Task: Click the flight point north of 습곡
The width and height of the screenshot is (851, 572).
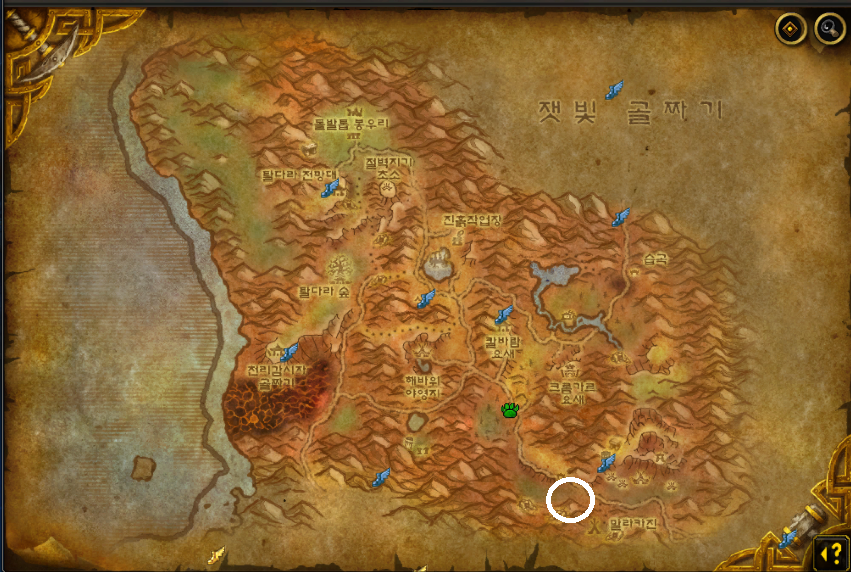Action: (x=621, y=217)
